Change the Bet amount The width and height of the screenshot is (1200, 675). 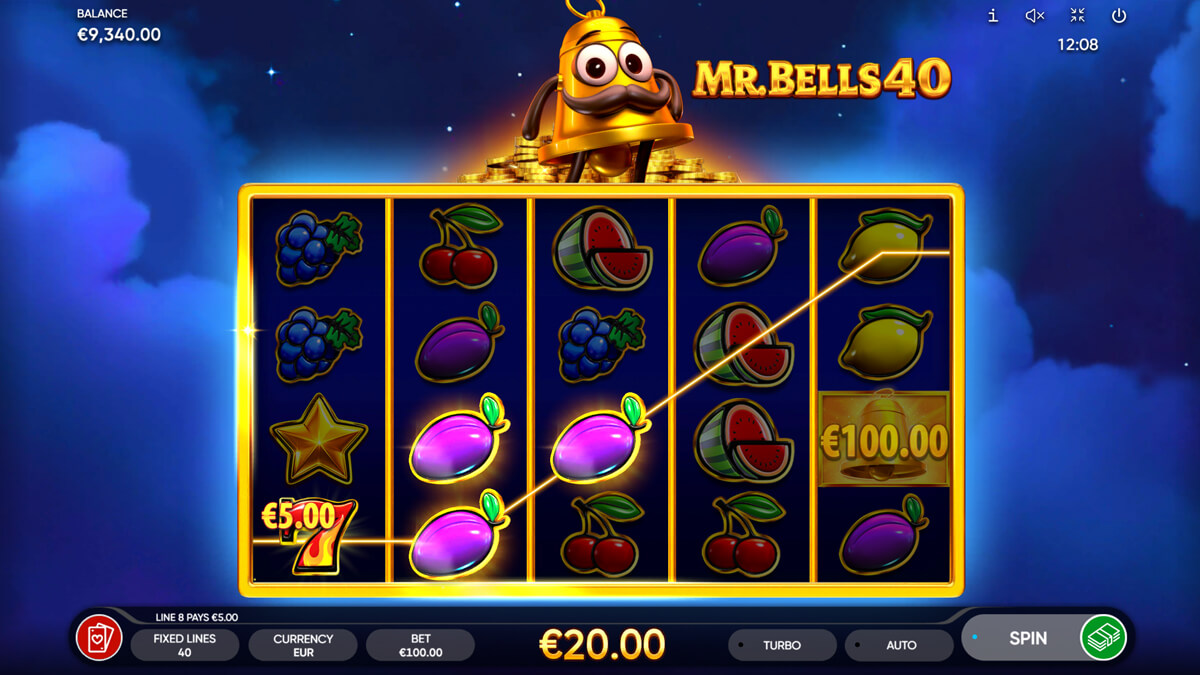(420, 645)
